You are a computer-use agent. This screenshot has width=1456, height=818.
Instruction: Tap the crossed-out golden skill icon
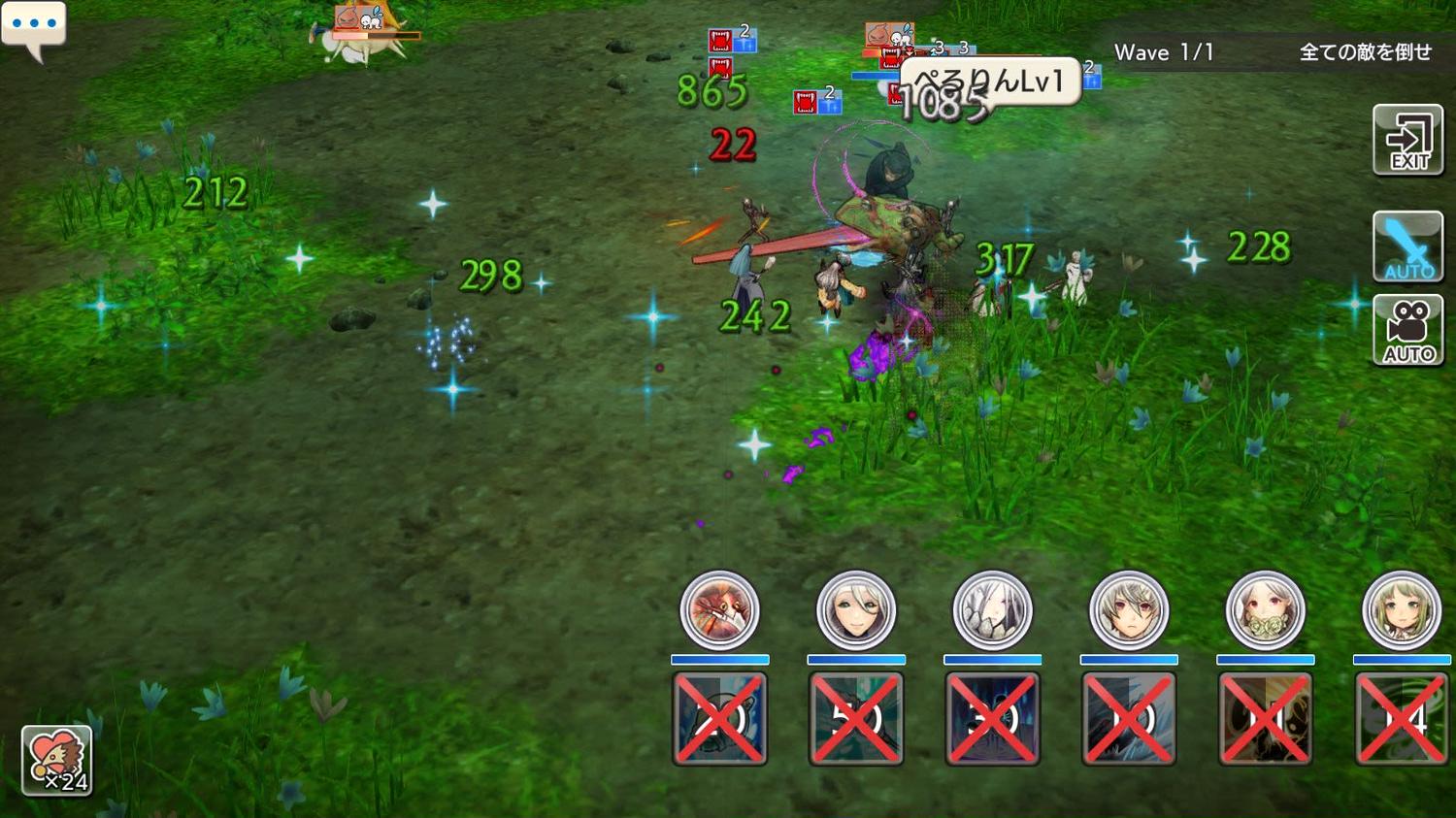click(x=1265, y=719)
